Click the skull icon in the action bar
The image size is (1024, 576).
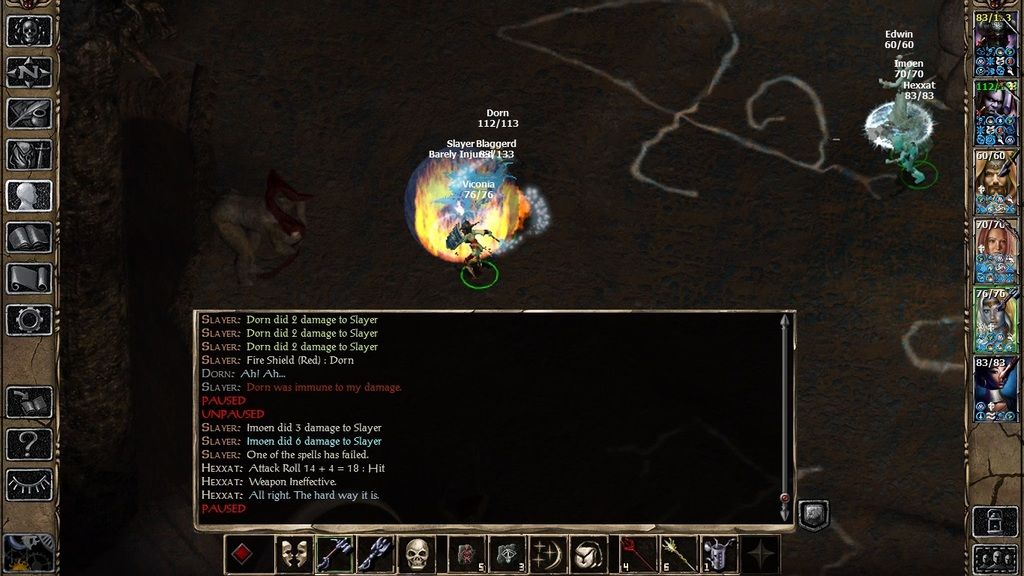coord(417,554)
